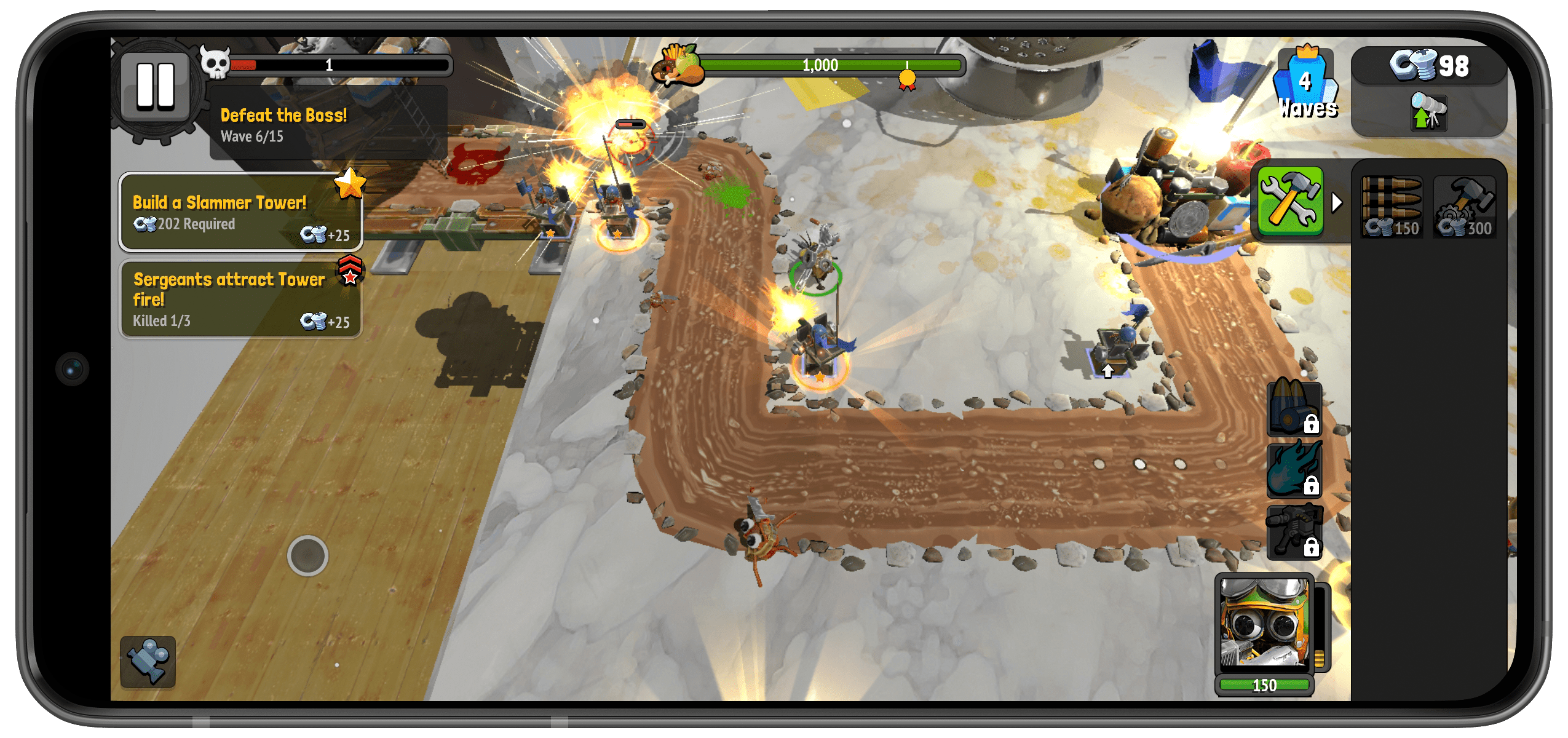Image resolution: width=1568 pixels, height=738 pixels.
Task: Pause the game
Action: pos(156,86)
